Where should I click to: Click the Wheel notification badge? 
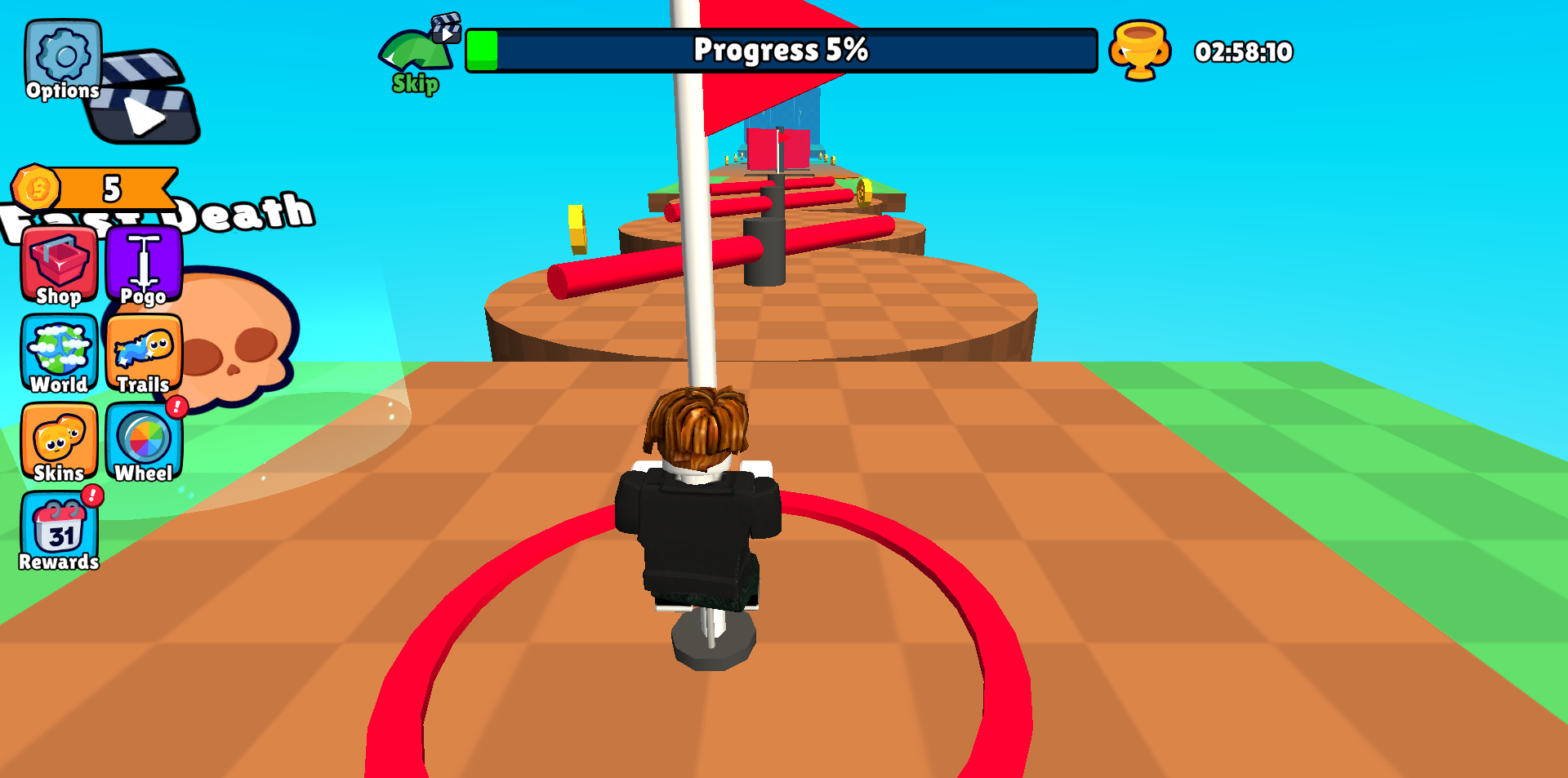click(x=177, y=406)
